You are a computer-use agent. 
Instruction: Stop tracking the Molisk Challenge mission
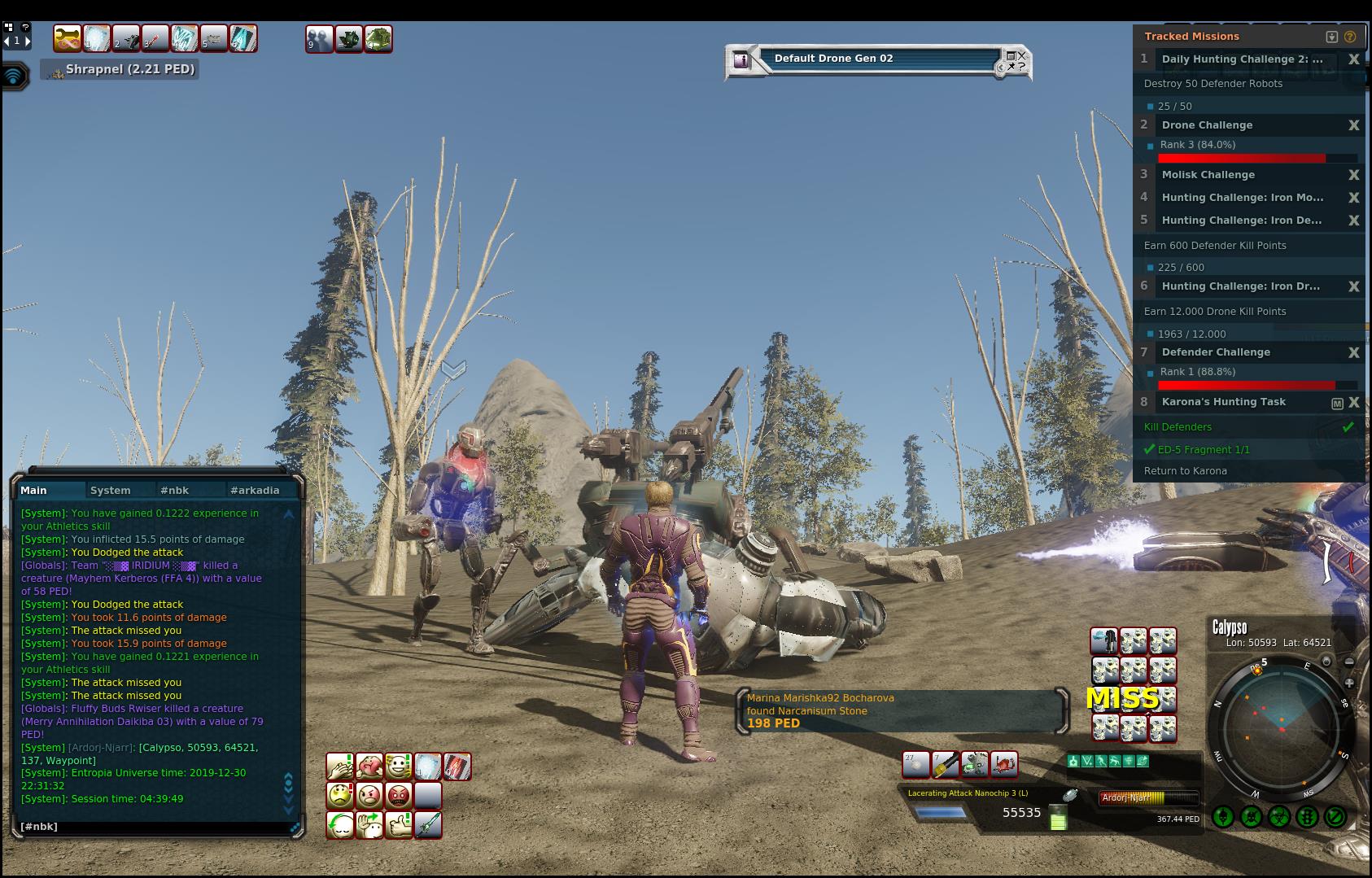(1353, 175)
